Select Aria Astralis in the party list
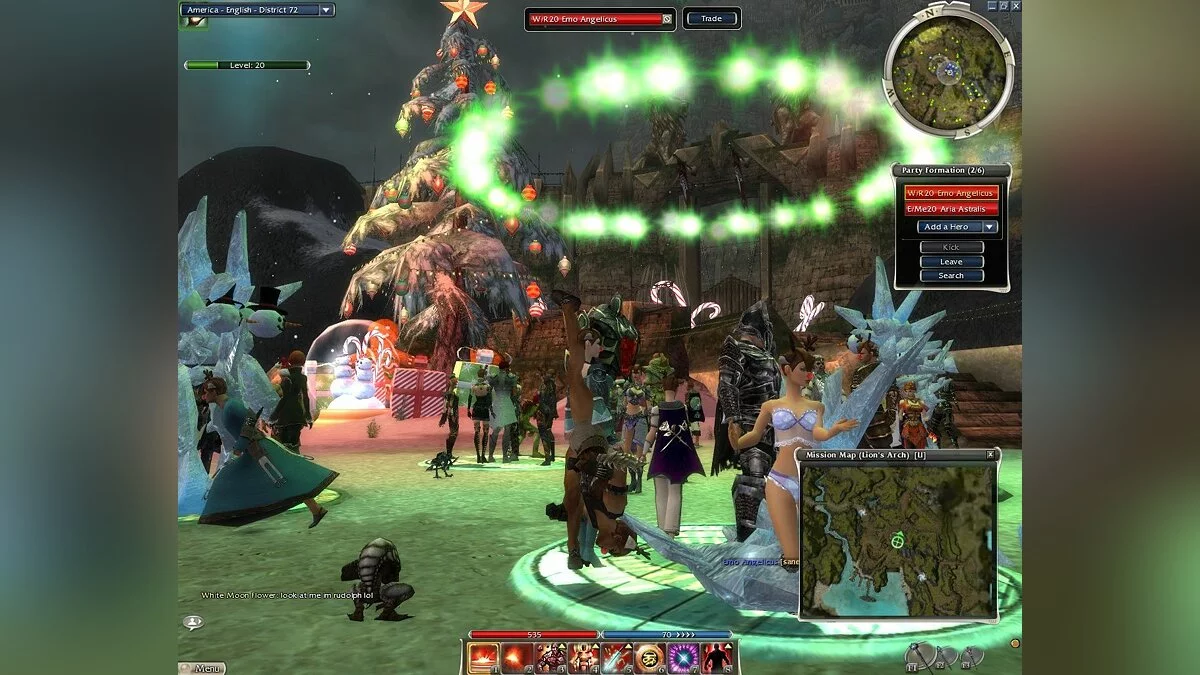This screenshot has width=1200, height=675. [x=951, y=209]
